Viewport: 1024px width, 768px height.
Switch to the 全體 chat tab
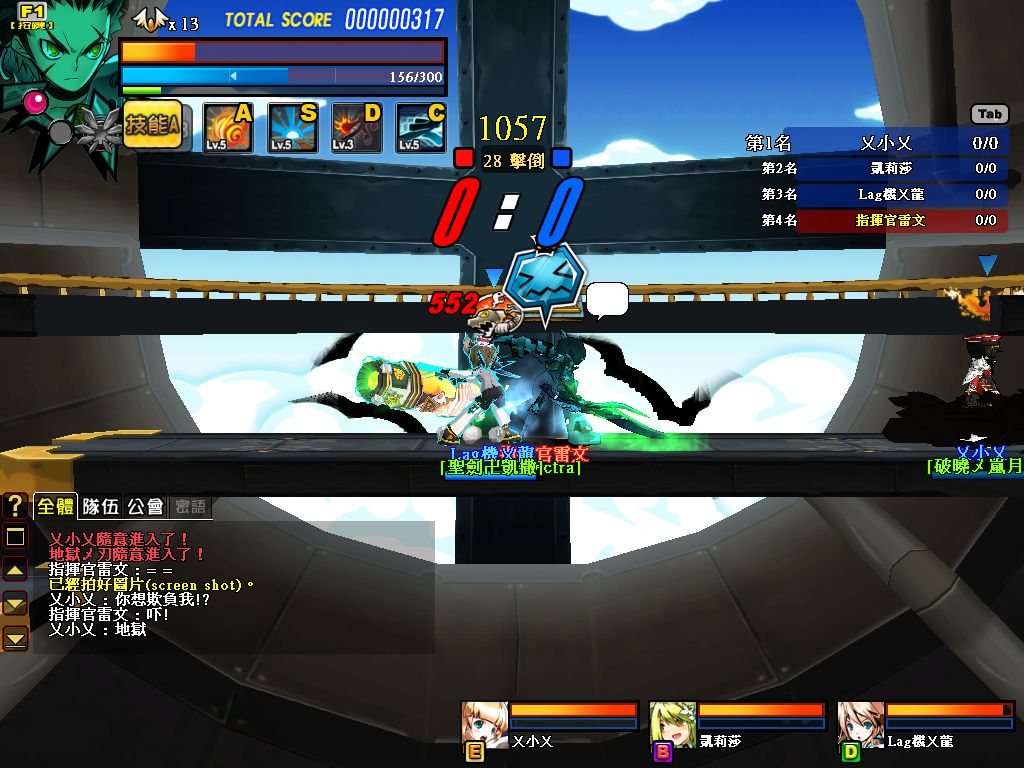pos(55,507)
